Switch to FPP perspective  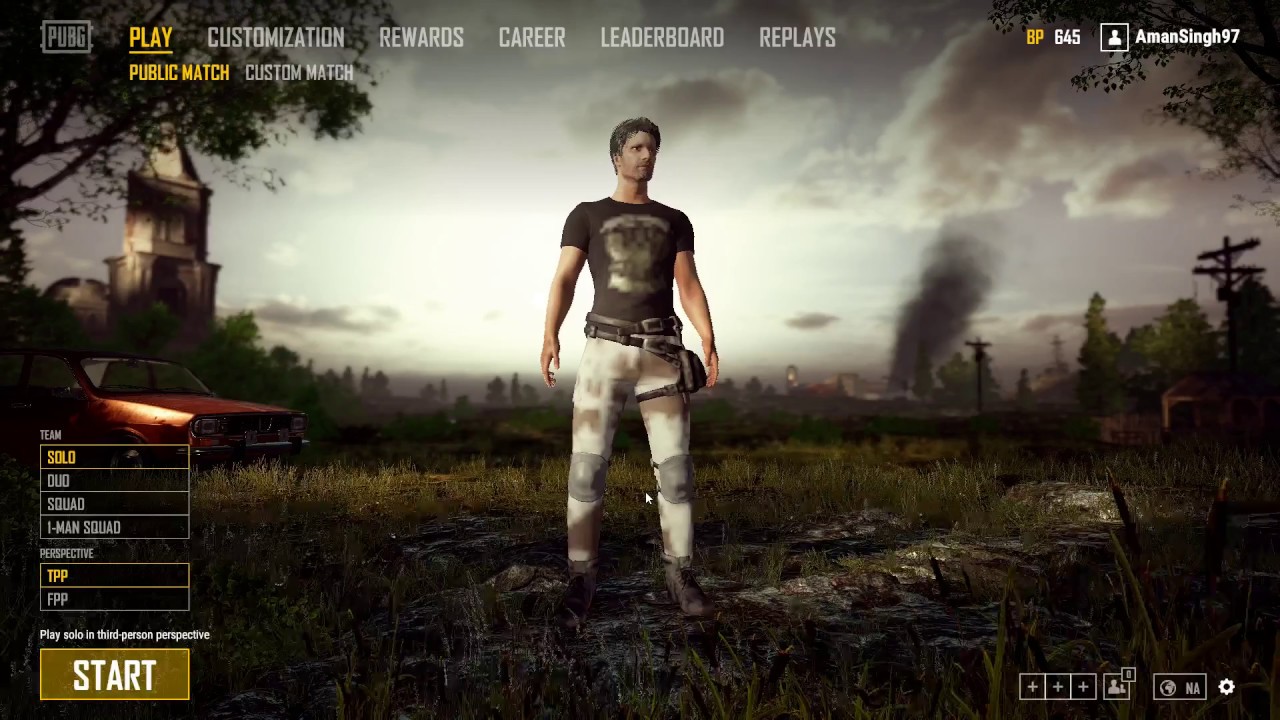coord(114,599)
